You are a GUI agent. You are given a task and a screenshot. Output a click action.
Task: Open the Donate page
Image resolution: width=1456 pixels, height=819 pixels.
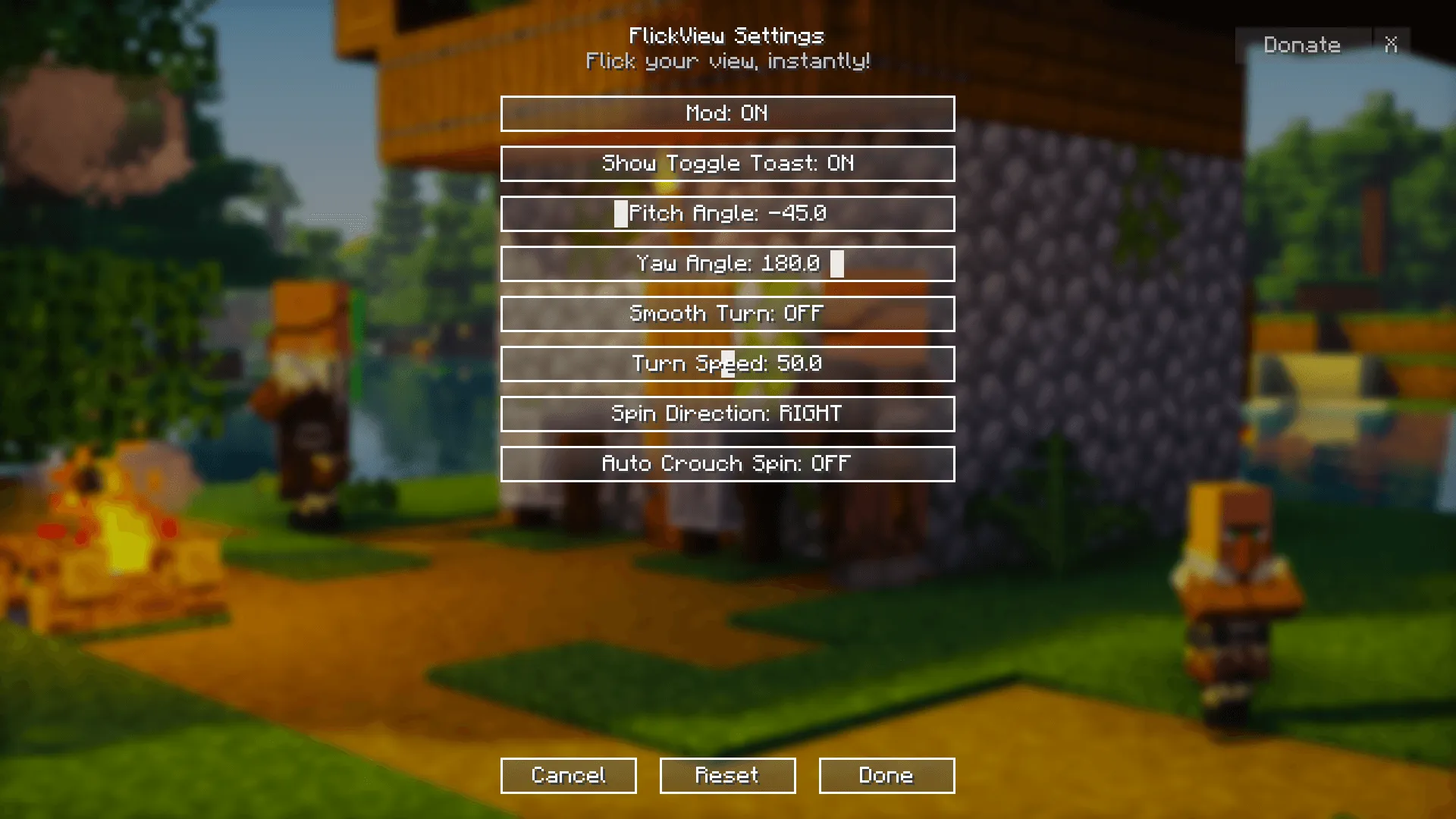[x=1302, y=45]
